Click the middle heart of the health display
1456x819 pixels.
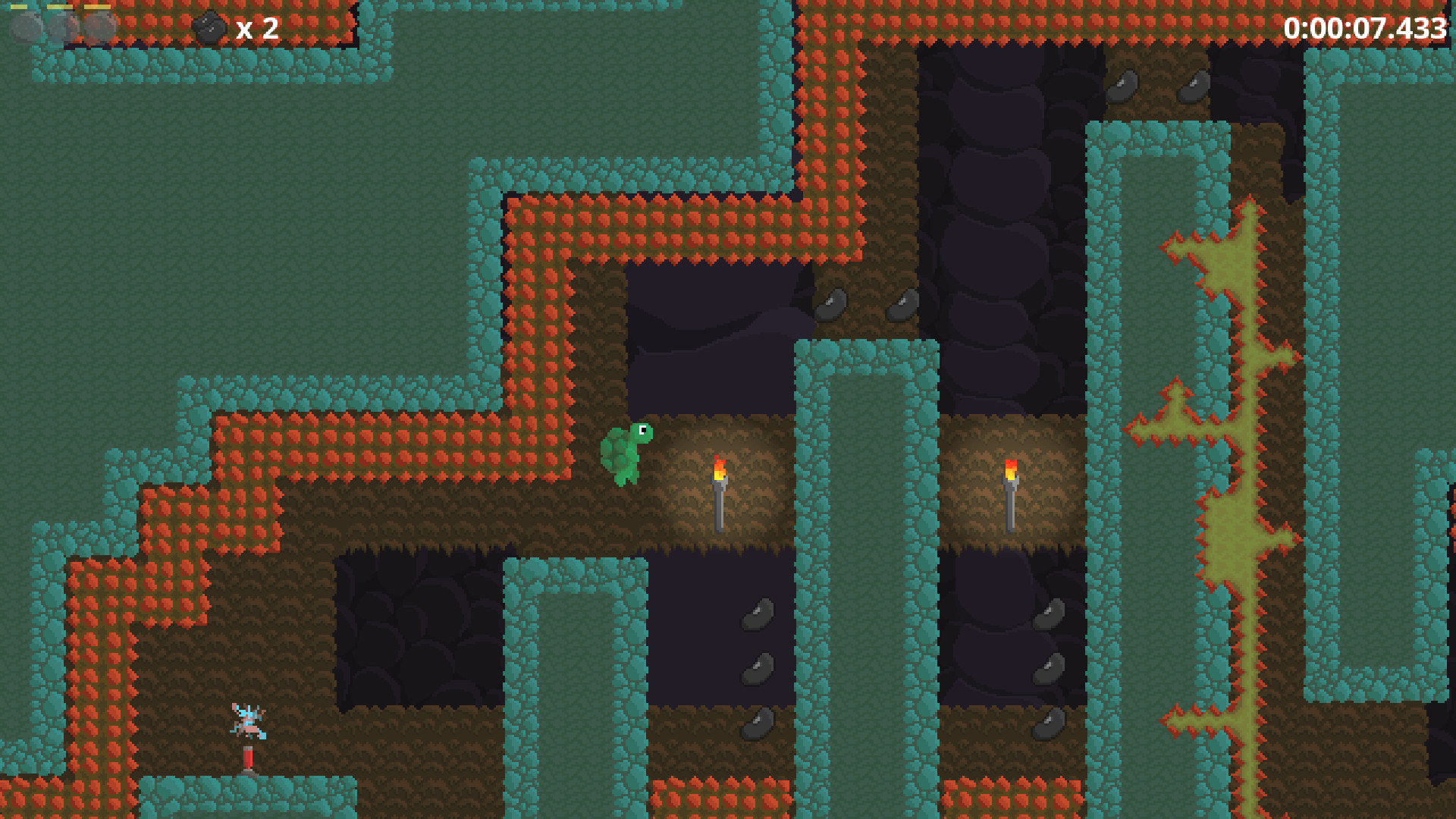[x=62, y=27]
